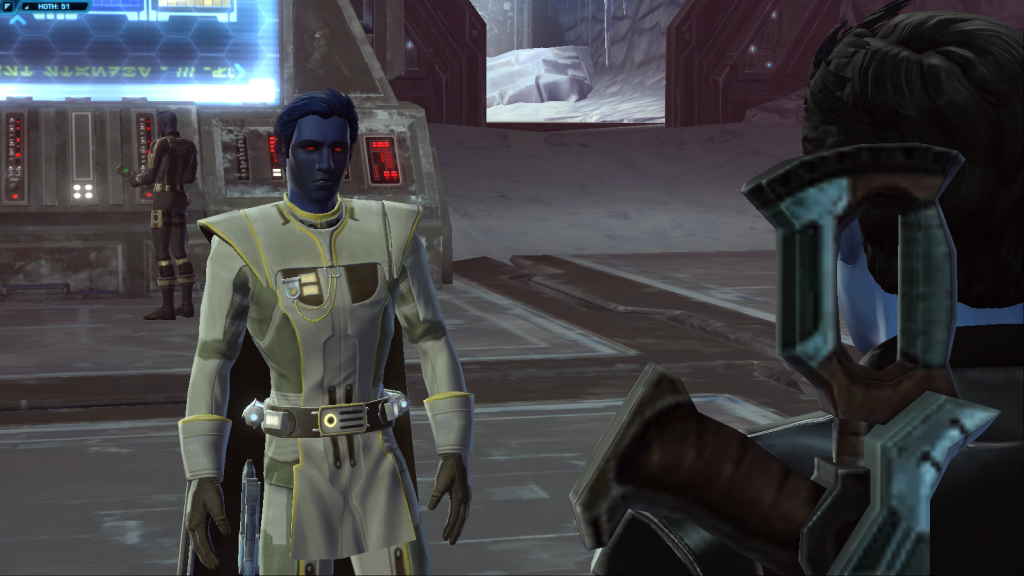Click the small square icon beside the Hoth label
This screenshot has width=1024, height=576.
(9, 6)
